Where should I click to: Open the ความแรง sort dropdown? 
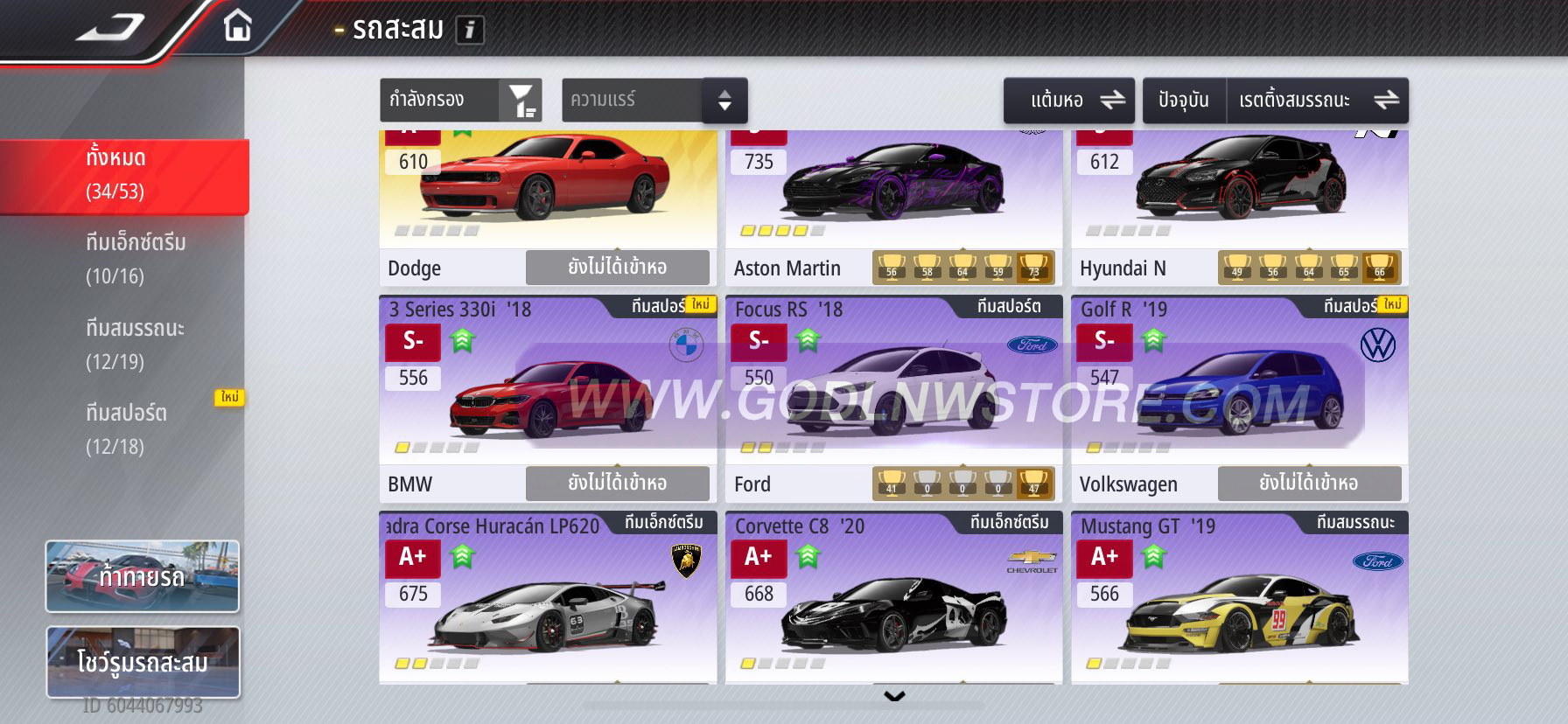654,101
